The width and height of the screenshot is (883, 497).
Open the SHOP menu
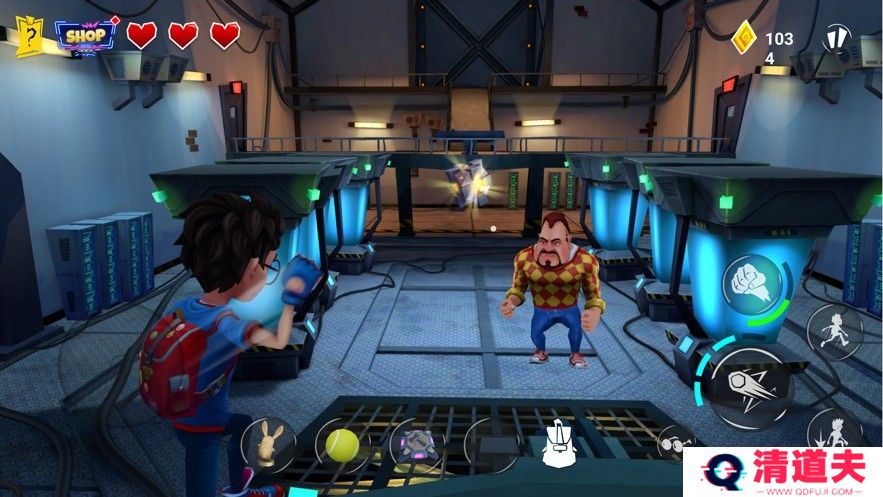click(86, 36)
